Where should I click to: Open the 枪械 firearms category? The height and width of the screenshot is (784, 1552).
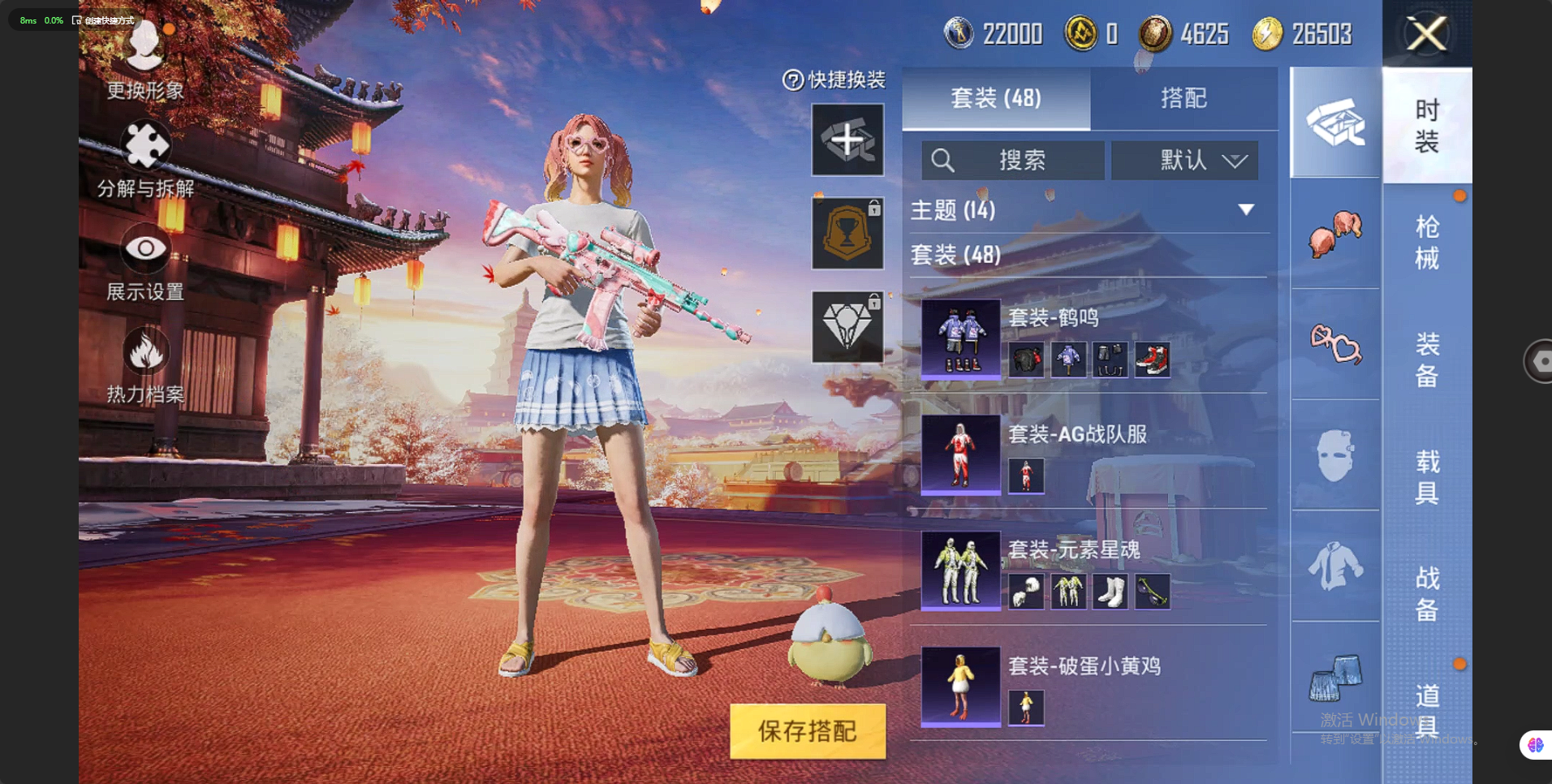pos(1426,242)
